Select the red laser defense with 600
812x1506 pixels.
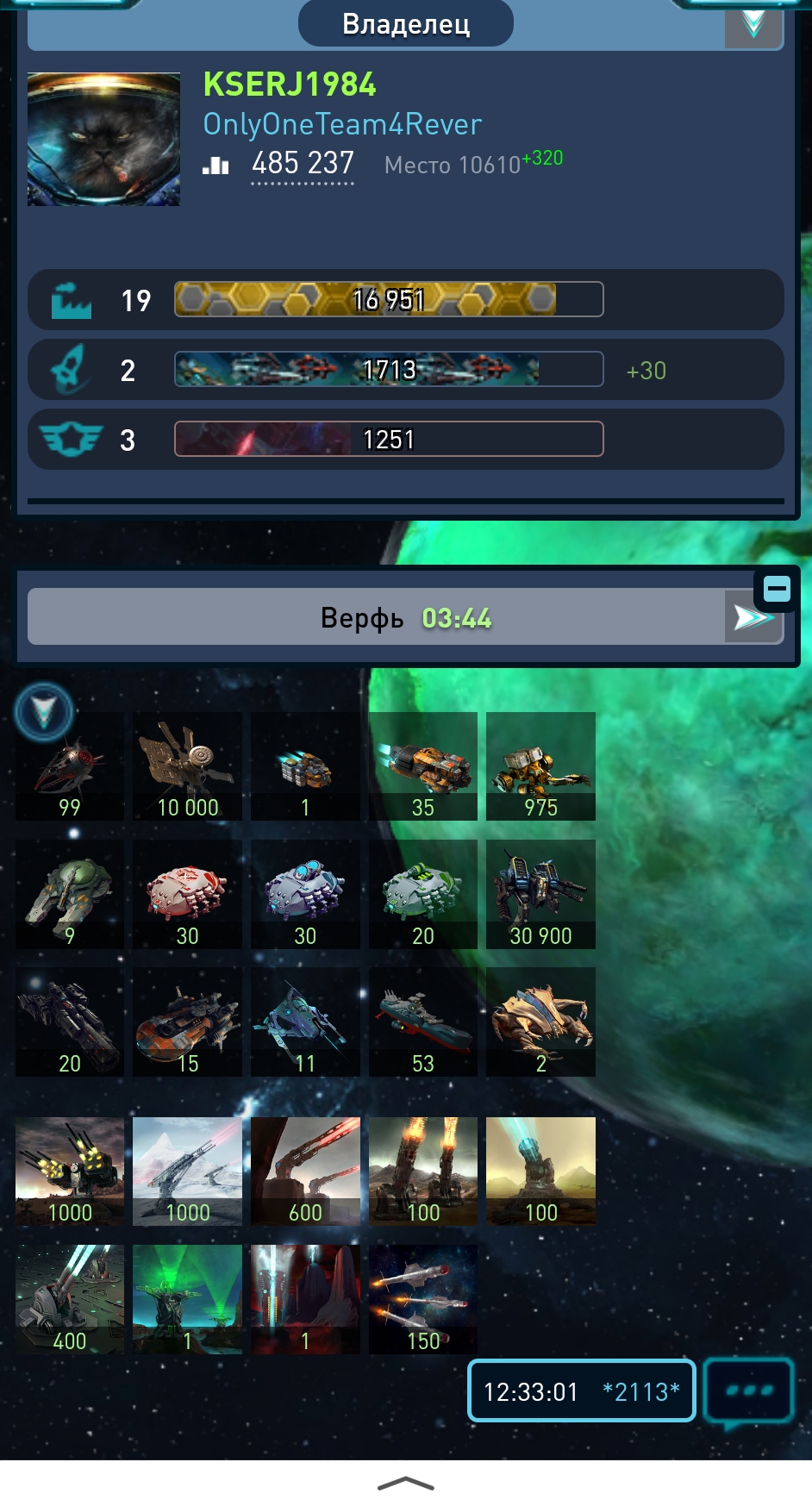pos(305,1171)
